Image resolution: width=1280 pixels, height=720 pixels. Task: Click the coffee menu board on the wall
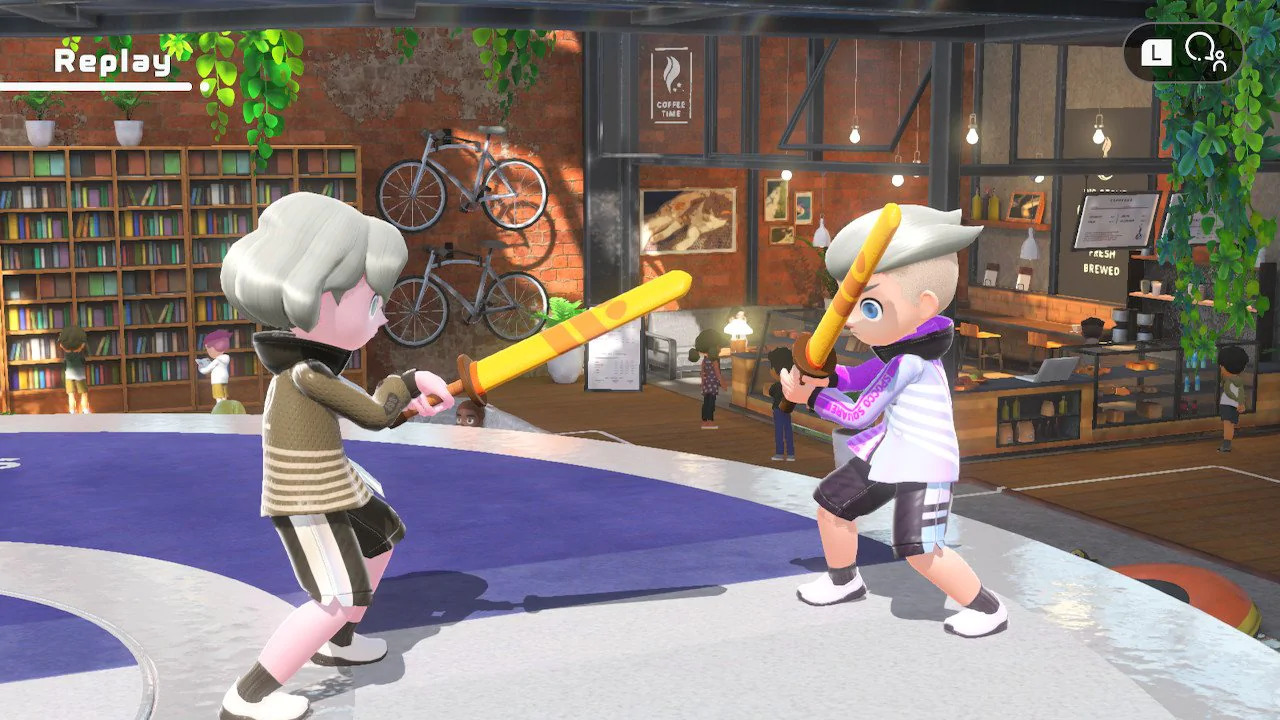point(1115,218)
